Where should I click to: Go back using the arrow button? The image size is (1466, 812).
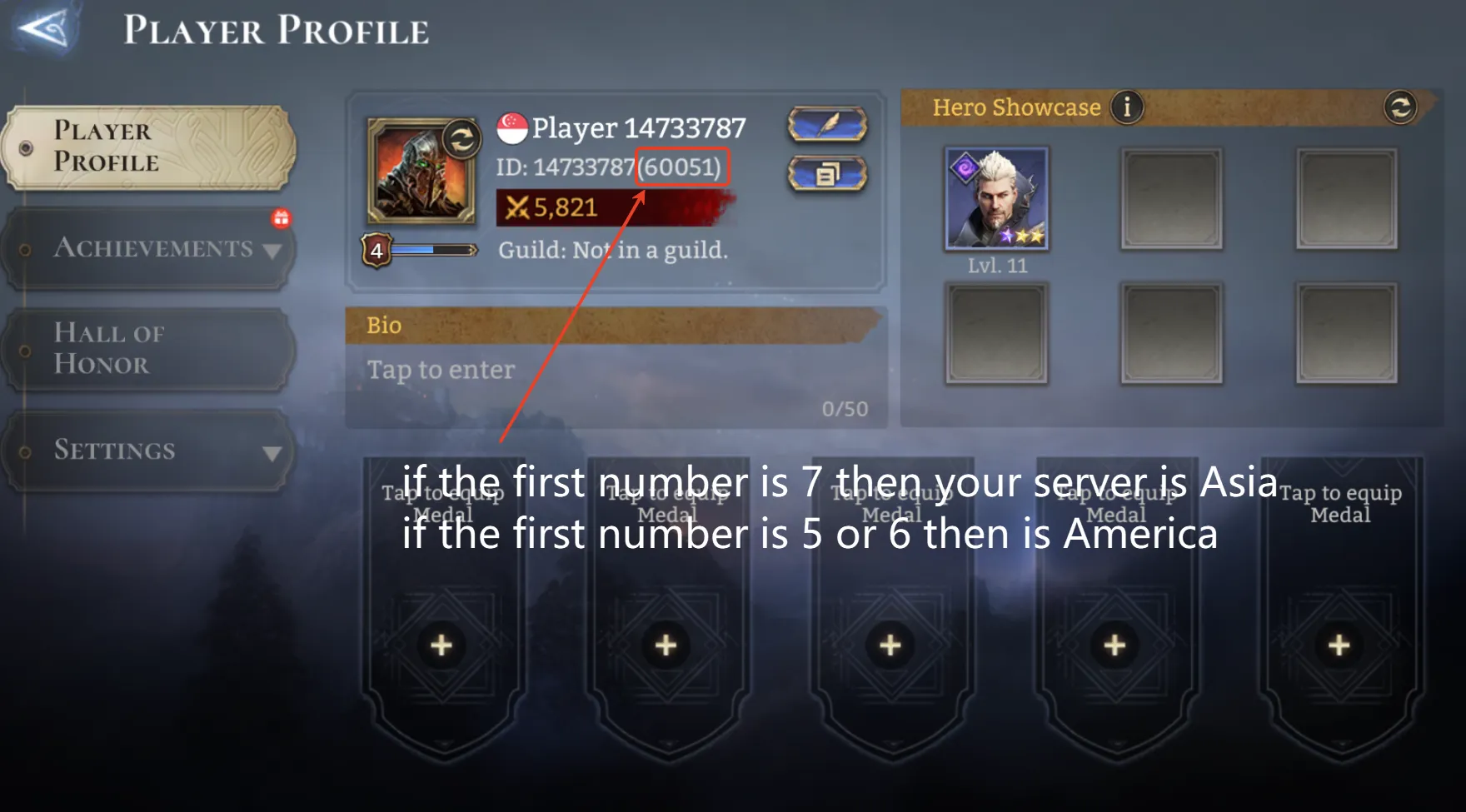44,29
